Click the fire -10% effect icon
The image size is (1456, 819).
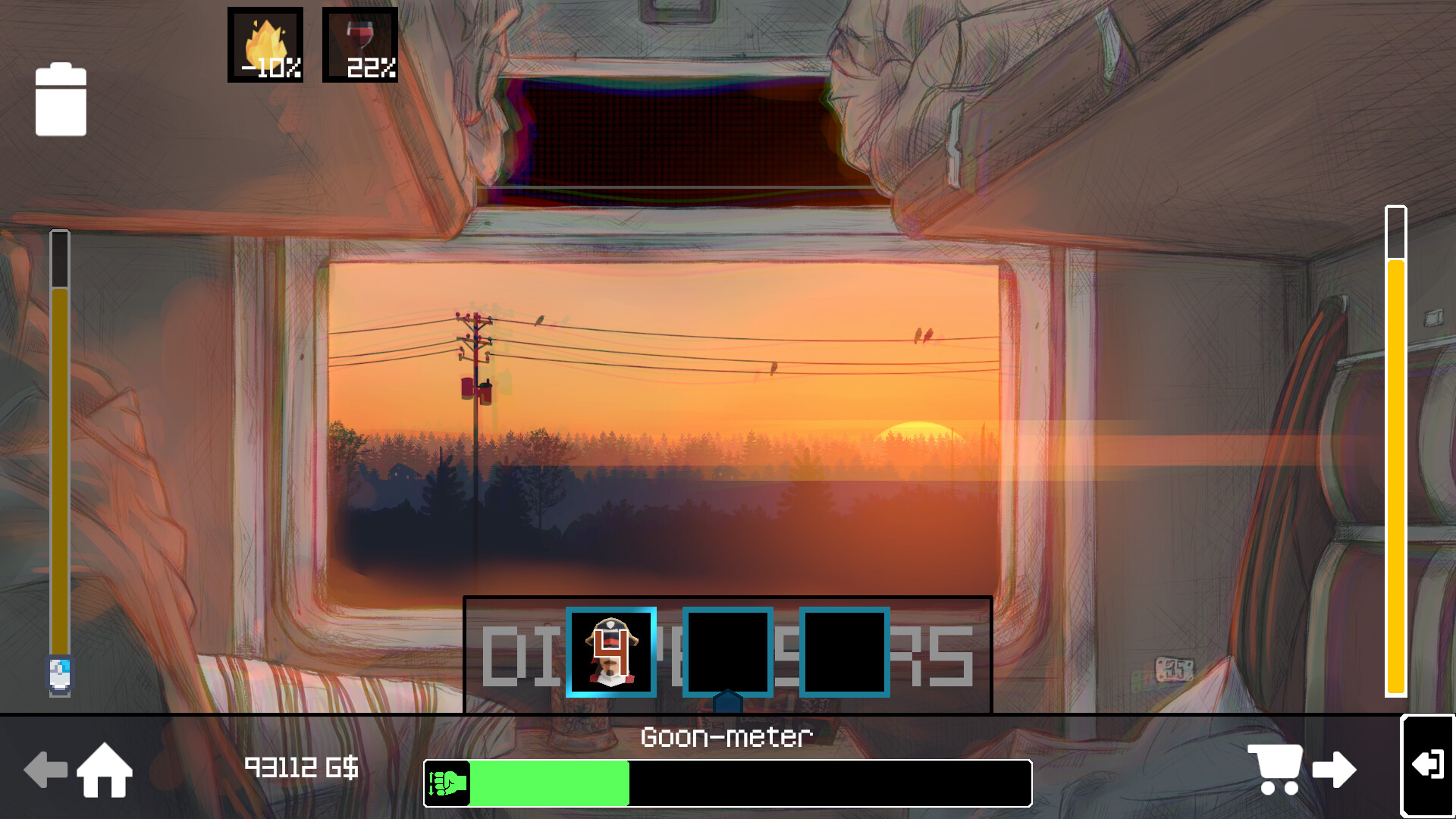[x=264, y=43]
